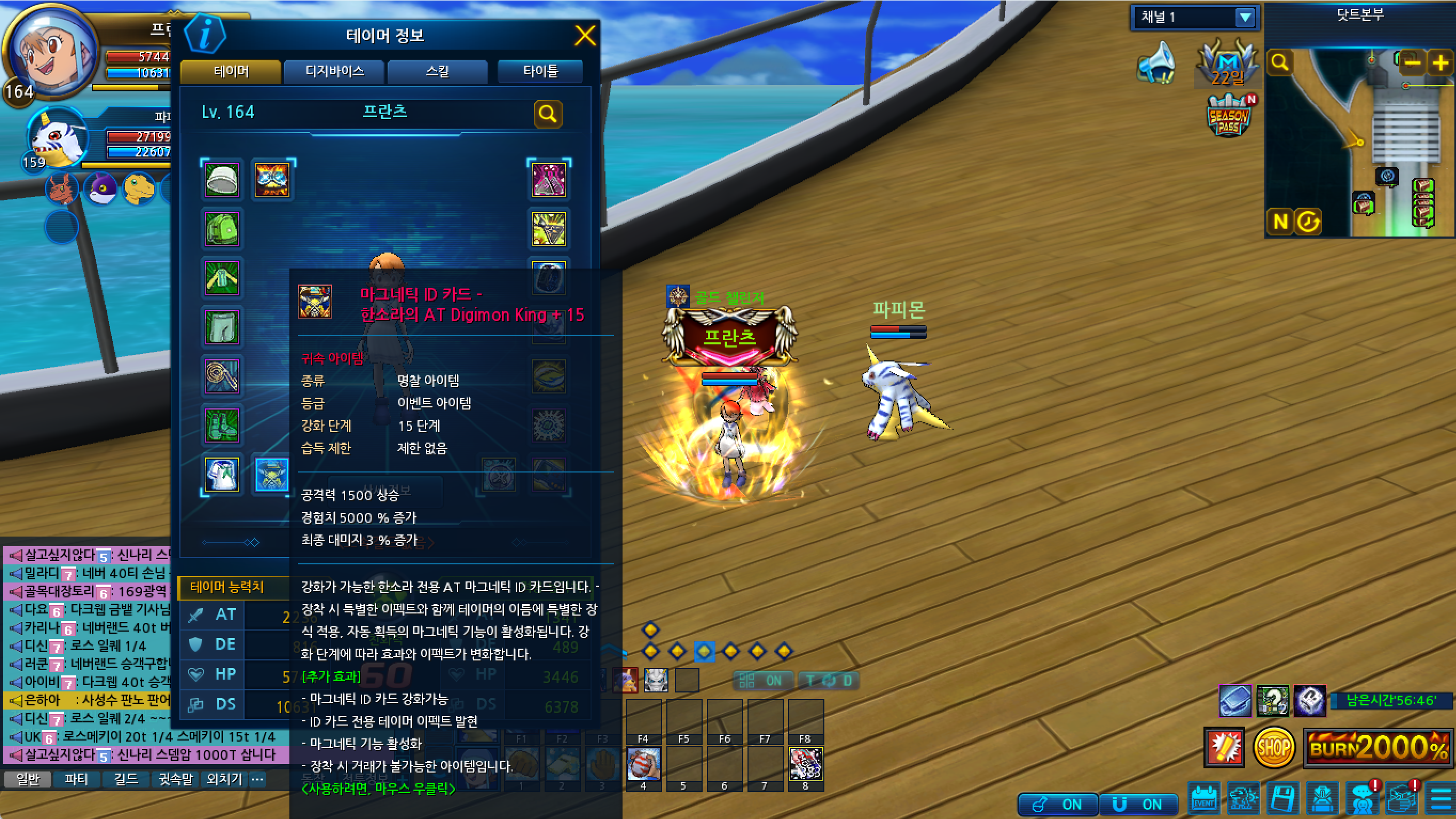Image resolution: width=1456 pixels, height=819 pixels.
Task: Click the magnifier button beside 프란츠
Action: click(x=547, y=114)
